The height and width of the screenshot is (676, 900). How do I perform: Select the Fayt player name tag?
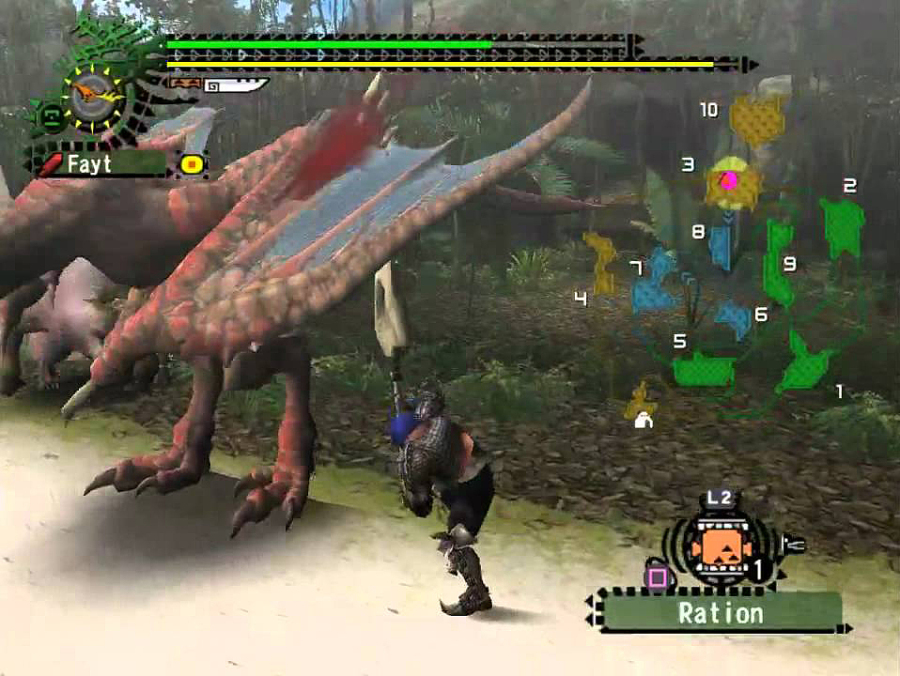98,163
